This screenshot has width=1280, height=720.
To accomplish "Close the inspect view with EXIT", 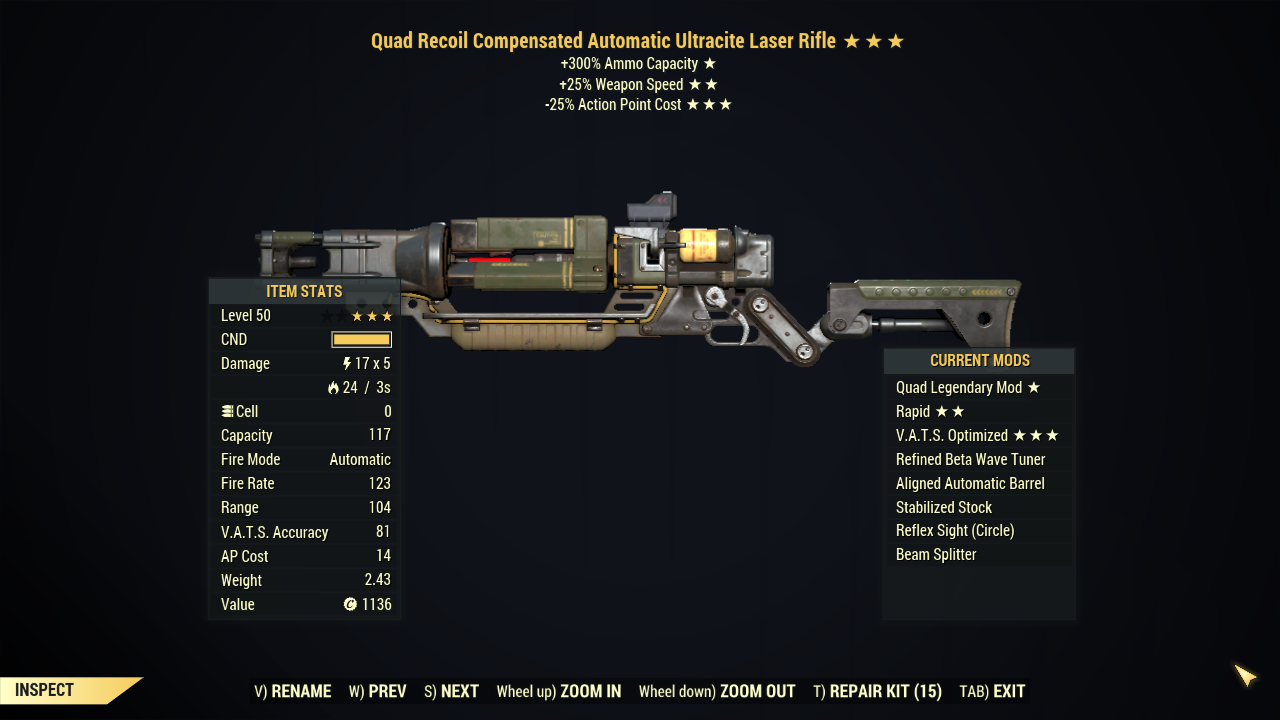I will click(992, 691).
